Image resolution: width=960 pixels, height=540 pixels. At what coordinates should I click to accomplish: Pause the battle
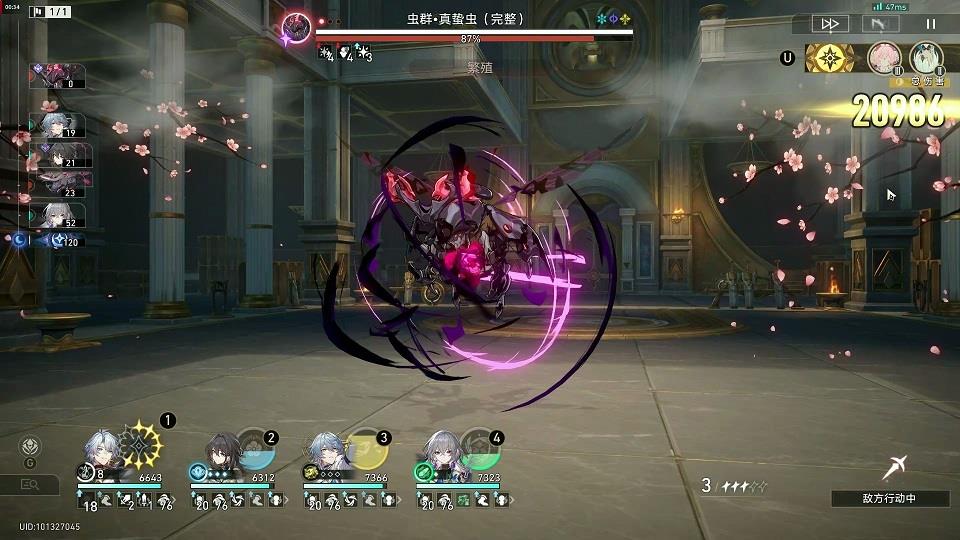(931, 24)
